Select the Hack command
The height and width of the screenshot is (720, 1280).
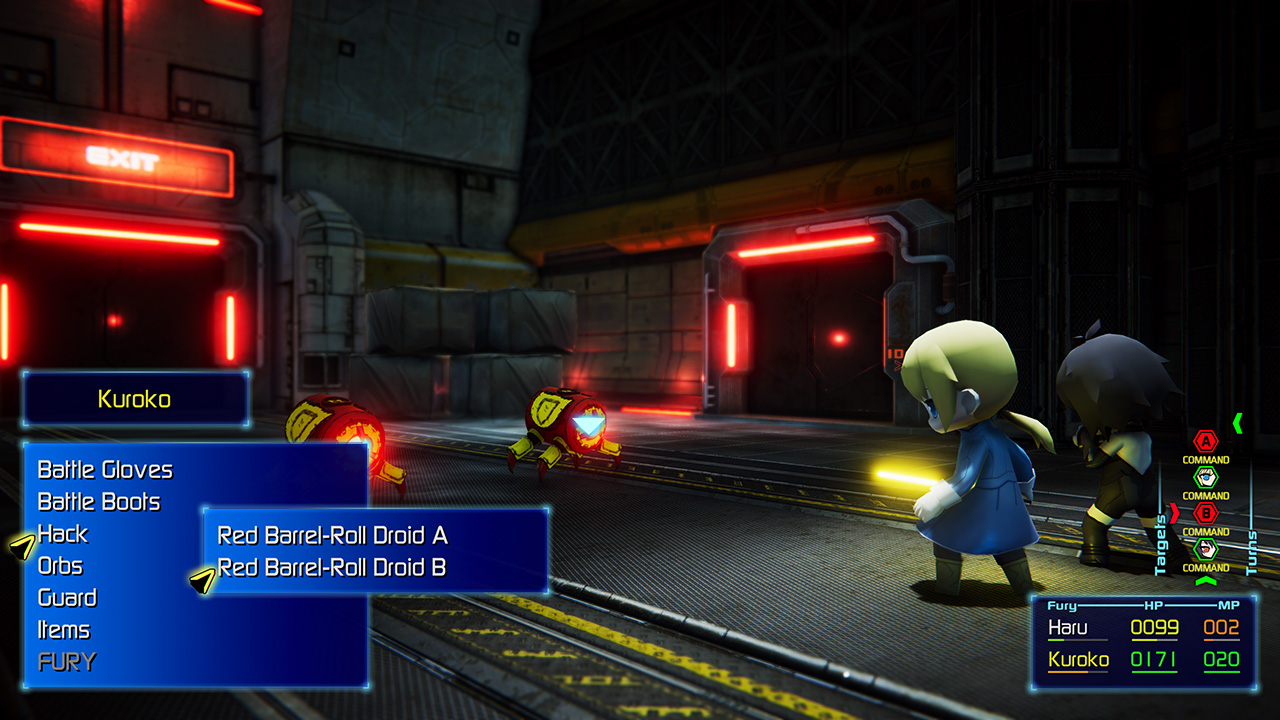coord(62,535)
